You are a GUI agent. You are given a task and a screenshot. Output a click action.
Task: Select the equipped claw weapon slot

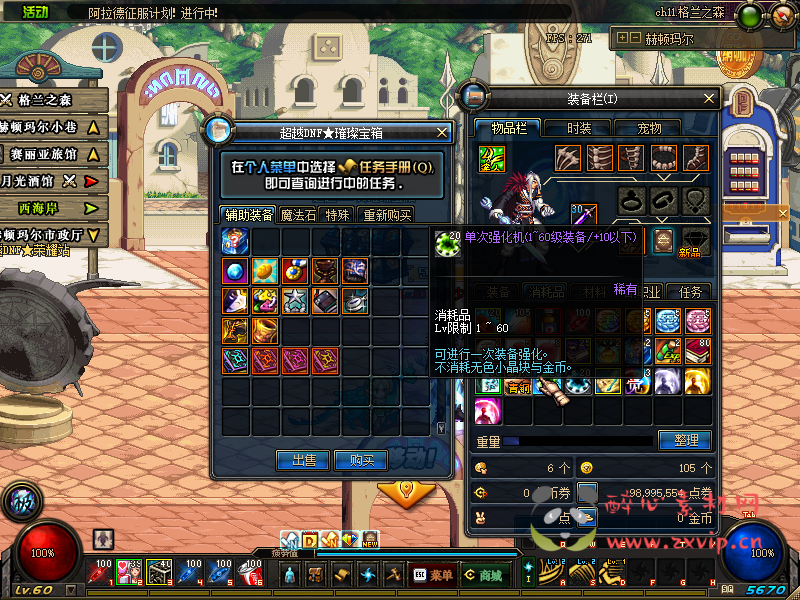pos(569,158)
